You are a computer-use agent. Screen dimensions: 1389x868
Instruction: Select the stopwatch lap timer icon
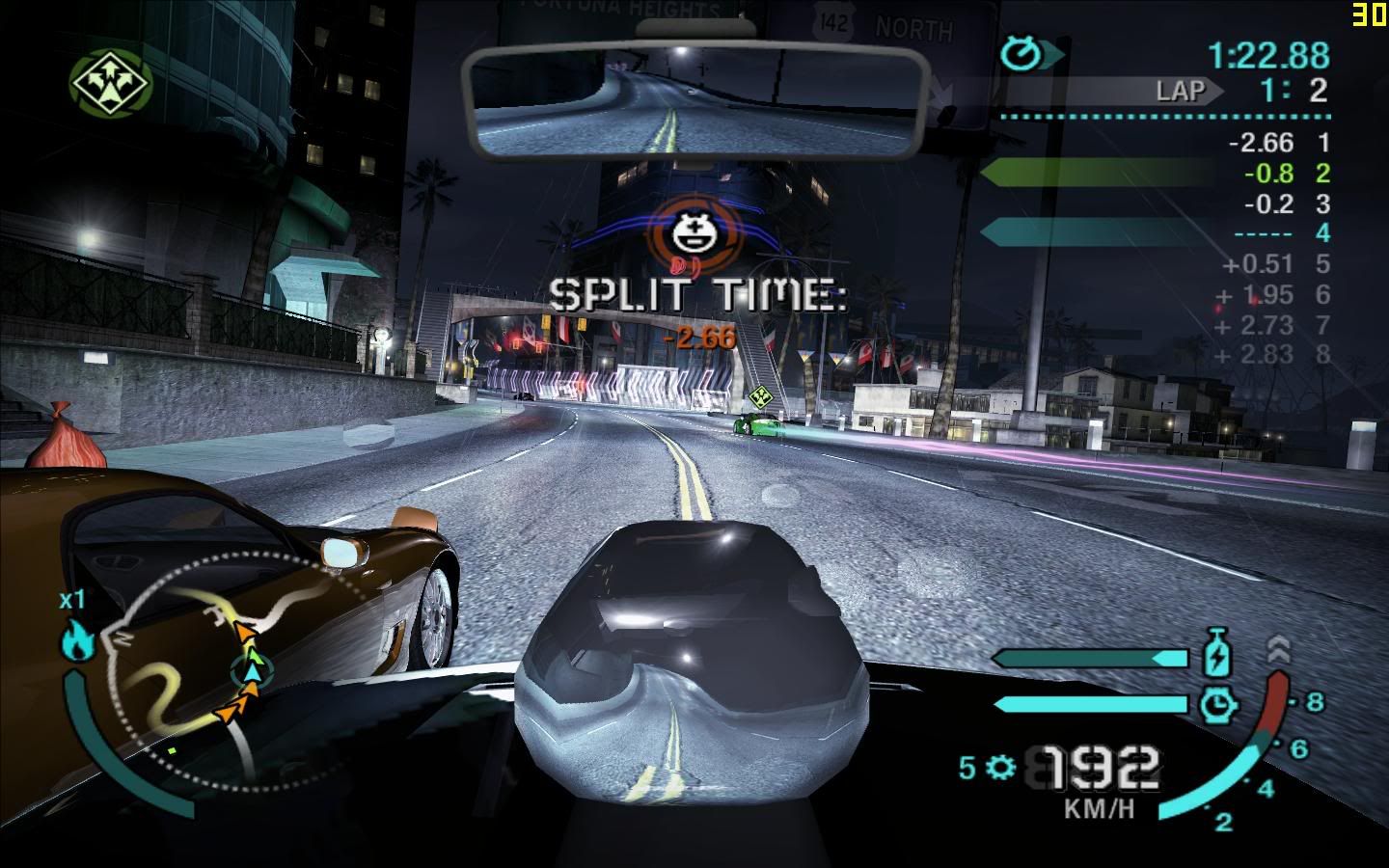pos(1021,54)
